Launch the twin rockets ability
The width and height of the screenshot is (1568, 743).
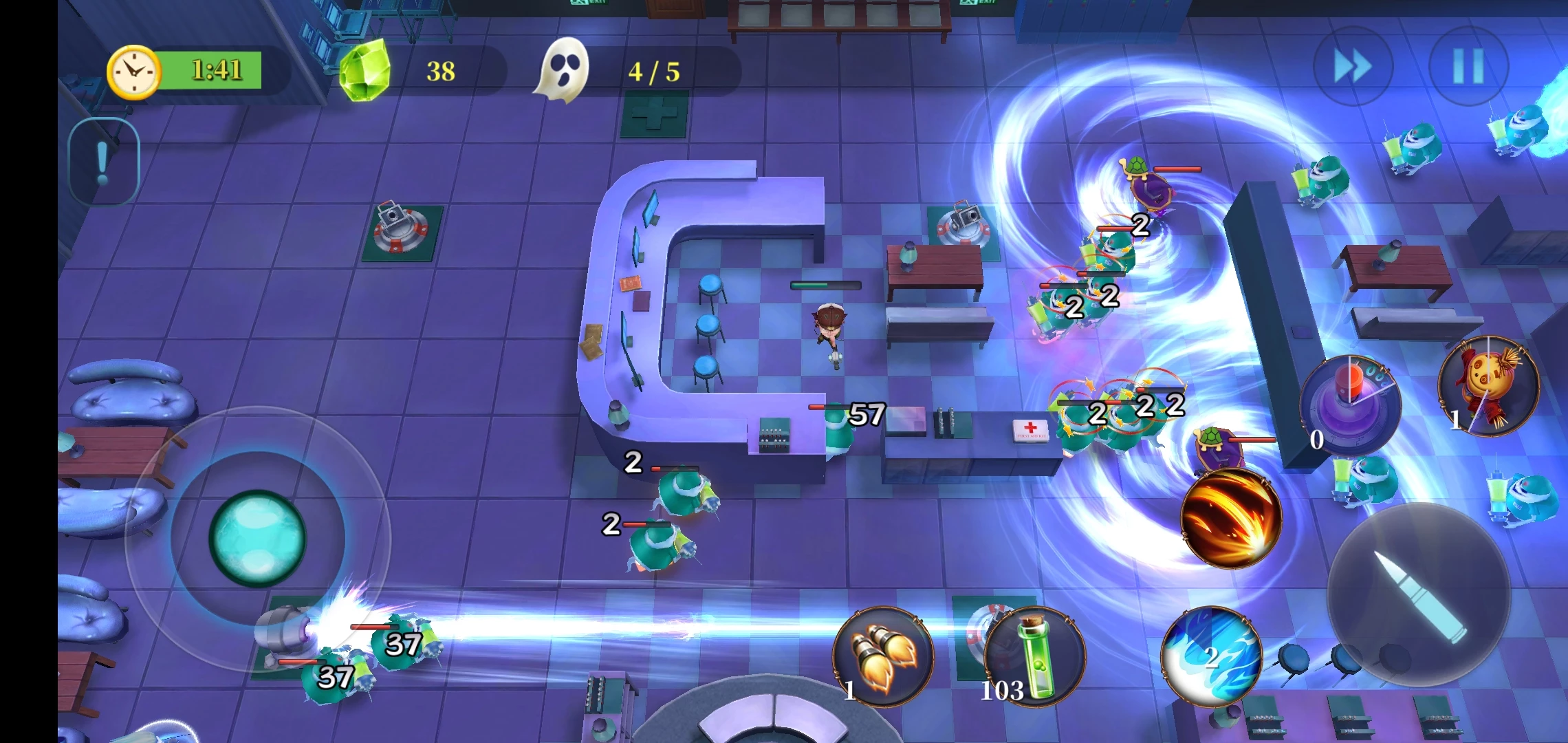point(883,656)
